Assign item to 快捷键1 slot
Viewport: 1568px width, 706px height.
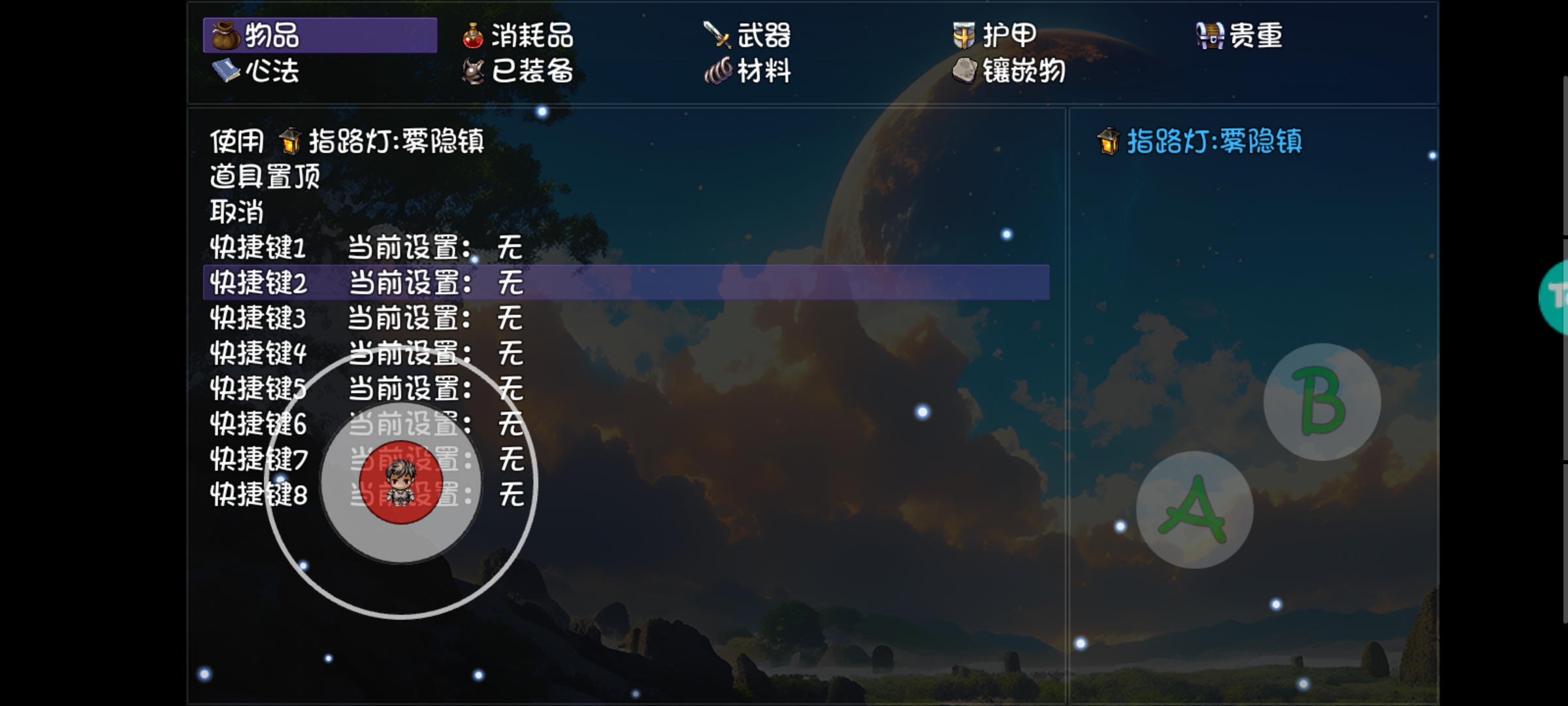259,248
